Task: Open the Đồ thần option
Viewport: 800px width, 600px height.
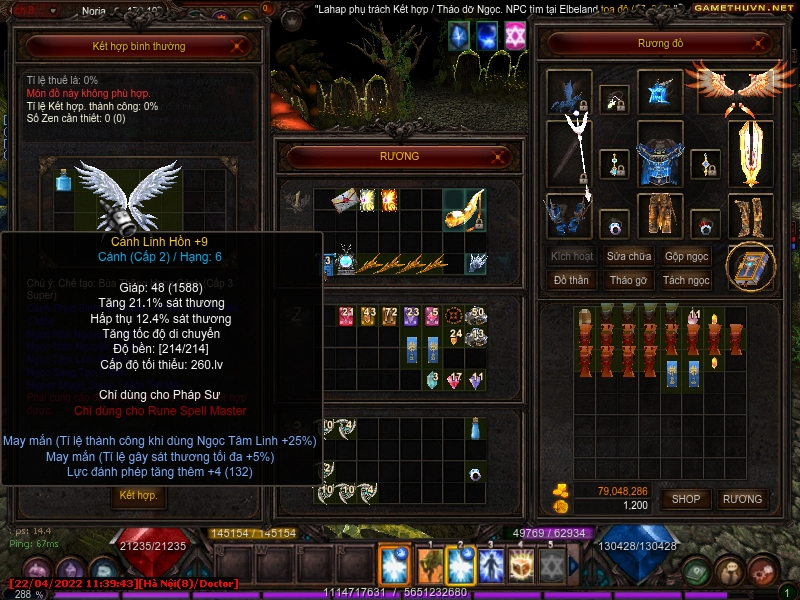Action: (571, 280)
